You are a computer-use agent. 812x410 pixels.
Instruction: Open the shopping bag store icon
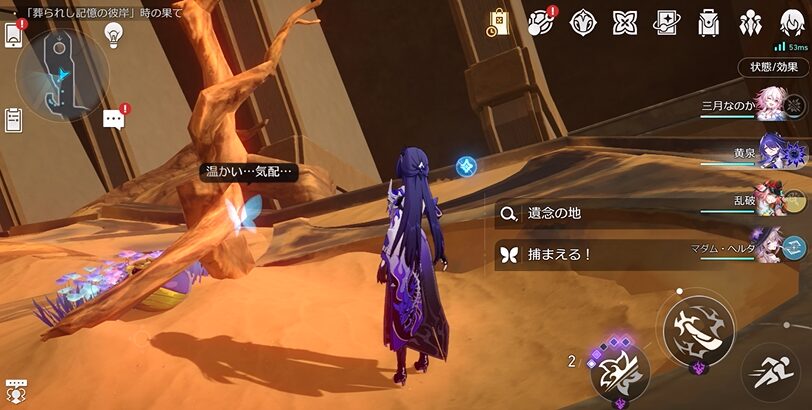click(499, 22)
